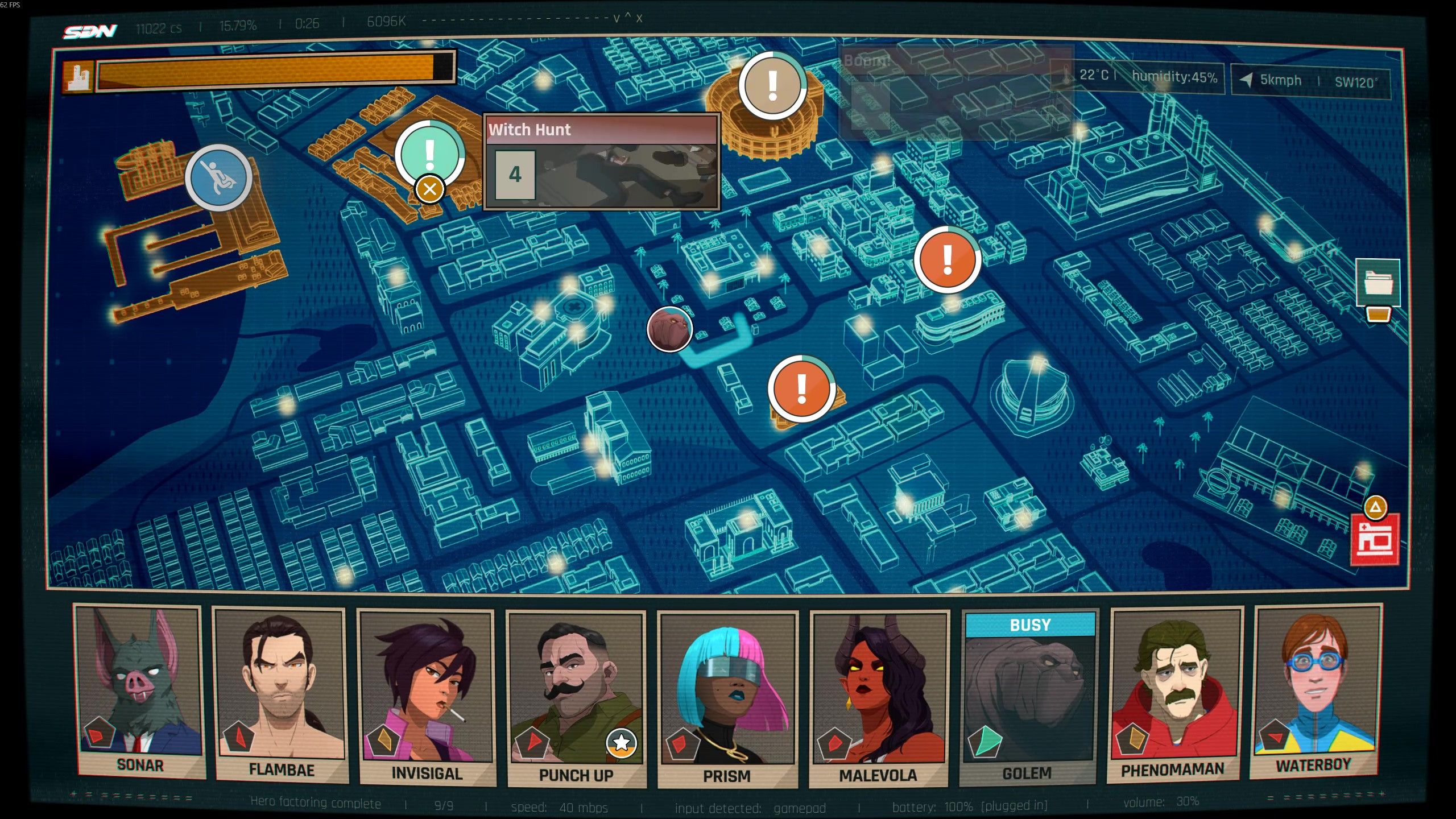Open the orange alert on the orange-highlighted building
The height and width of the screenshot is (819, 1456).
[x=802, y=388]
